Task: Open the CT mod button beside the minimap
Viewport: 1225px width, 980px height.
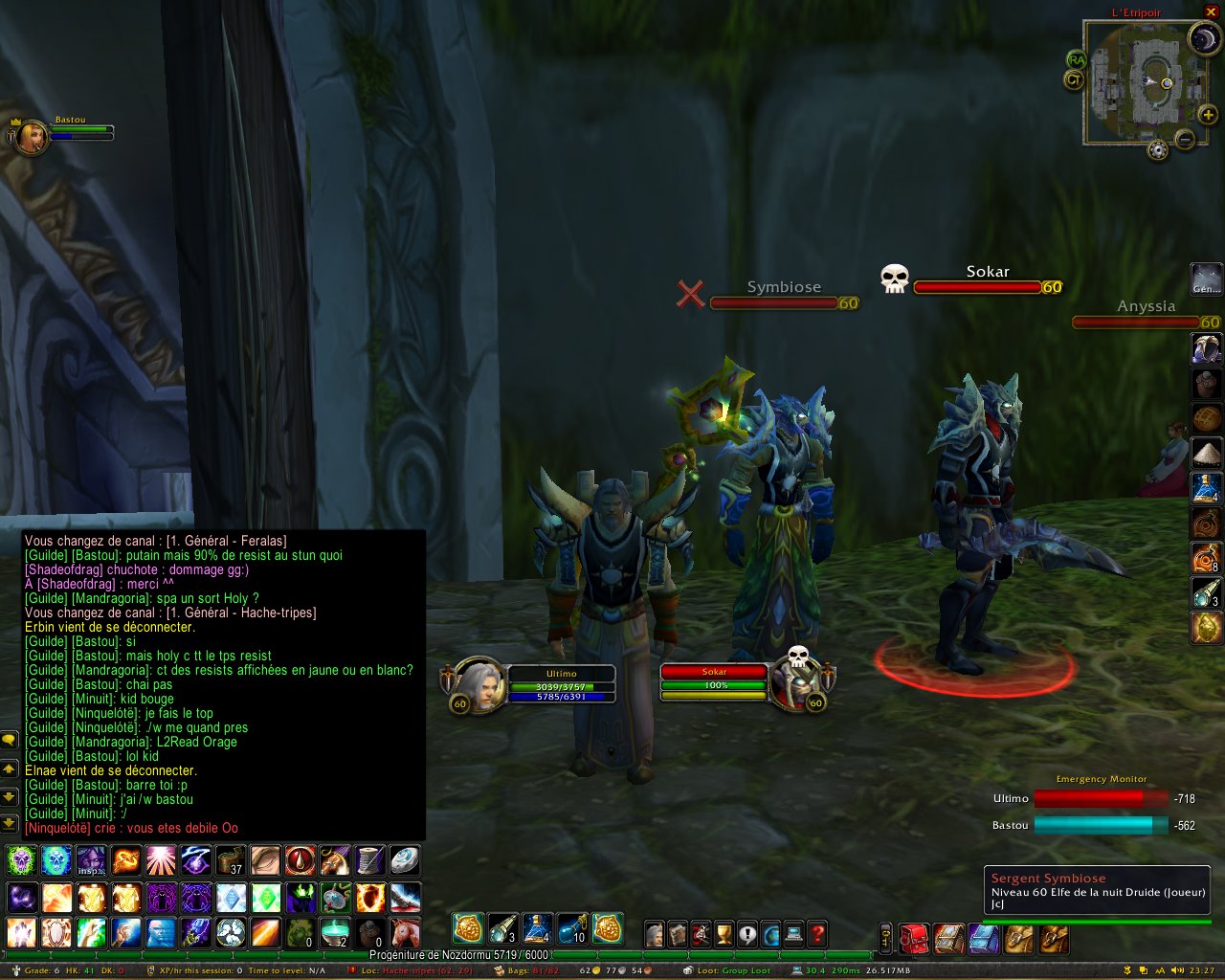Action: pyautogui.click(x=1074, y=80)
